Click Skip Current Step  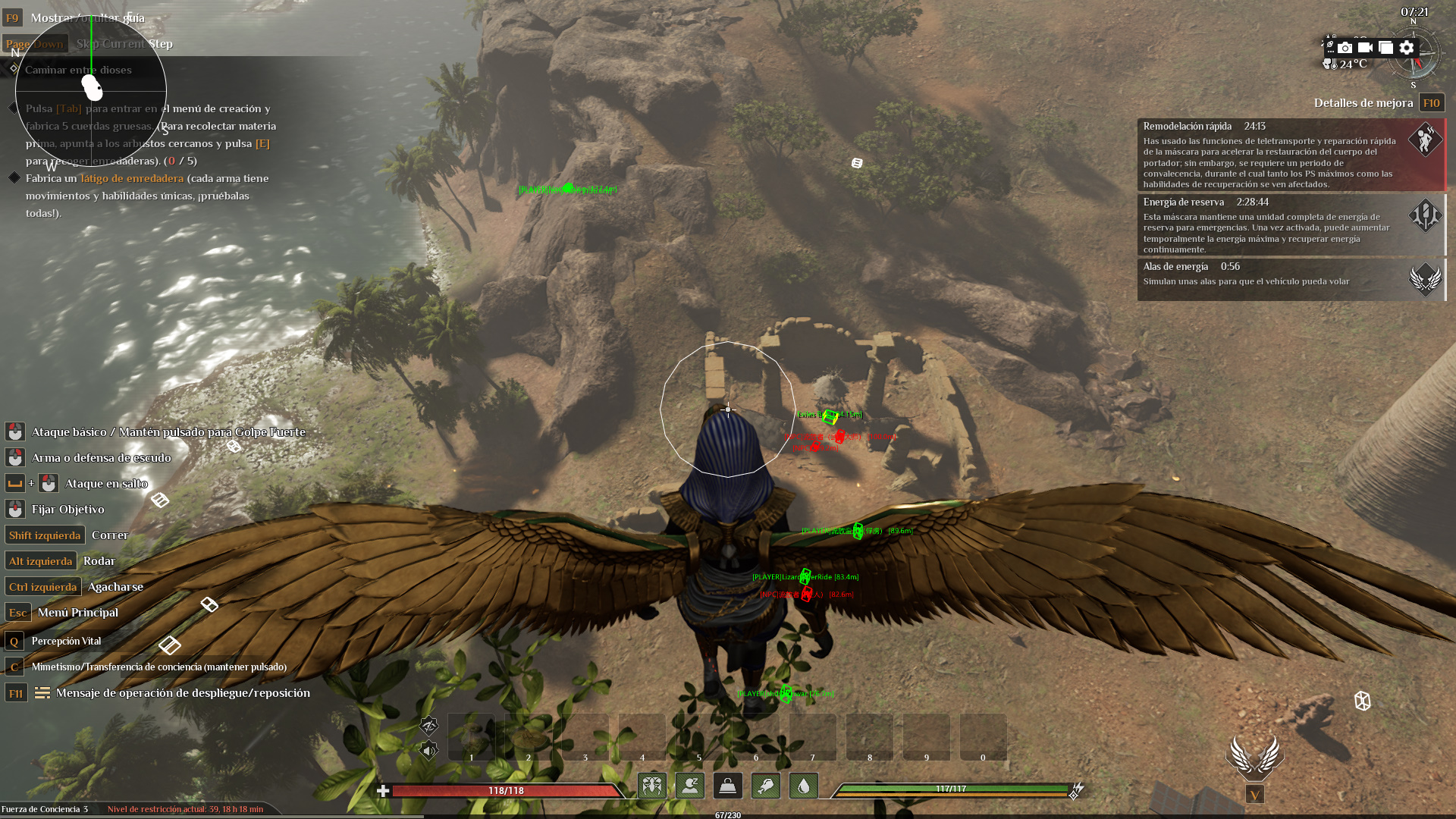(x=124, y=43)
